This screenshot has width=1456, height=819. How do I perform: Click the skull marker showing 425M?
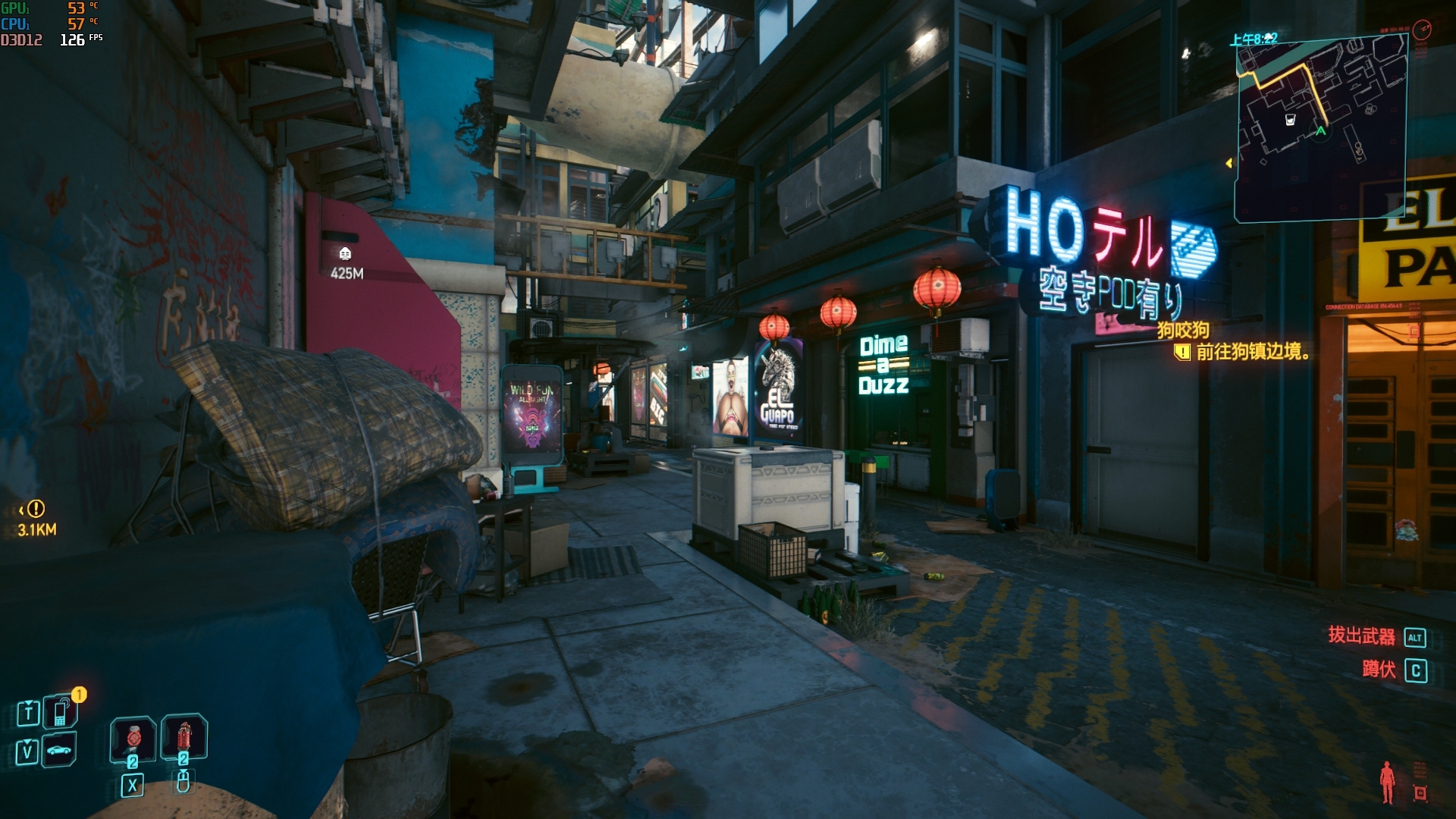[x=345, y=253]
